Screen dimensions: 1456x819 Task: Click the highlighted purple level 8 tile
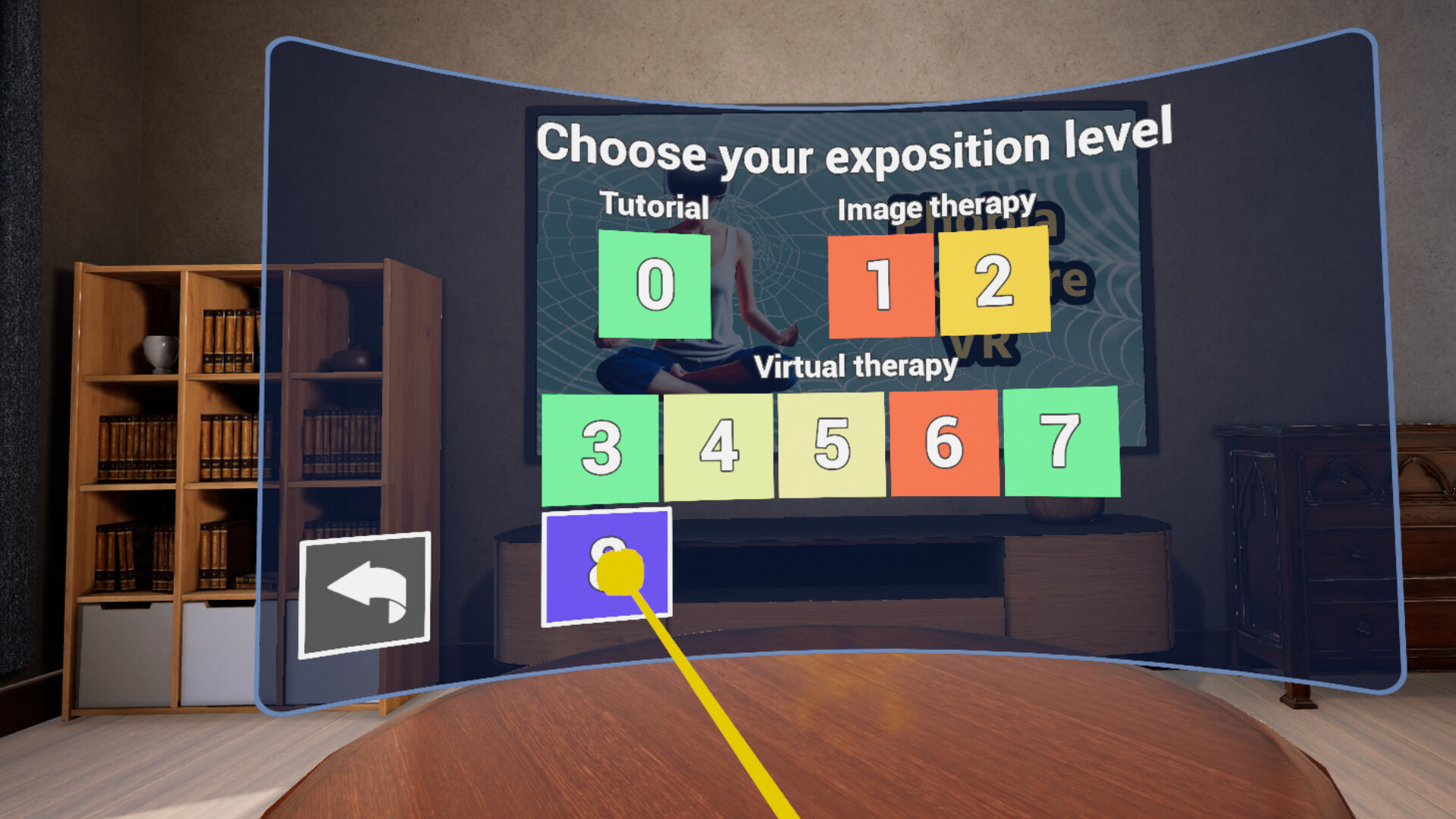point(607,565)
